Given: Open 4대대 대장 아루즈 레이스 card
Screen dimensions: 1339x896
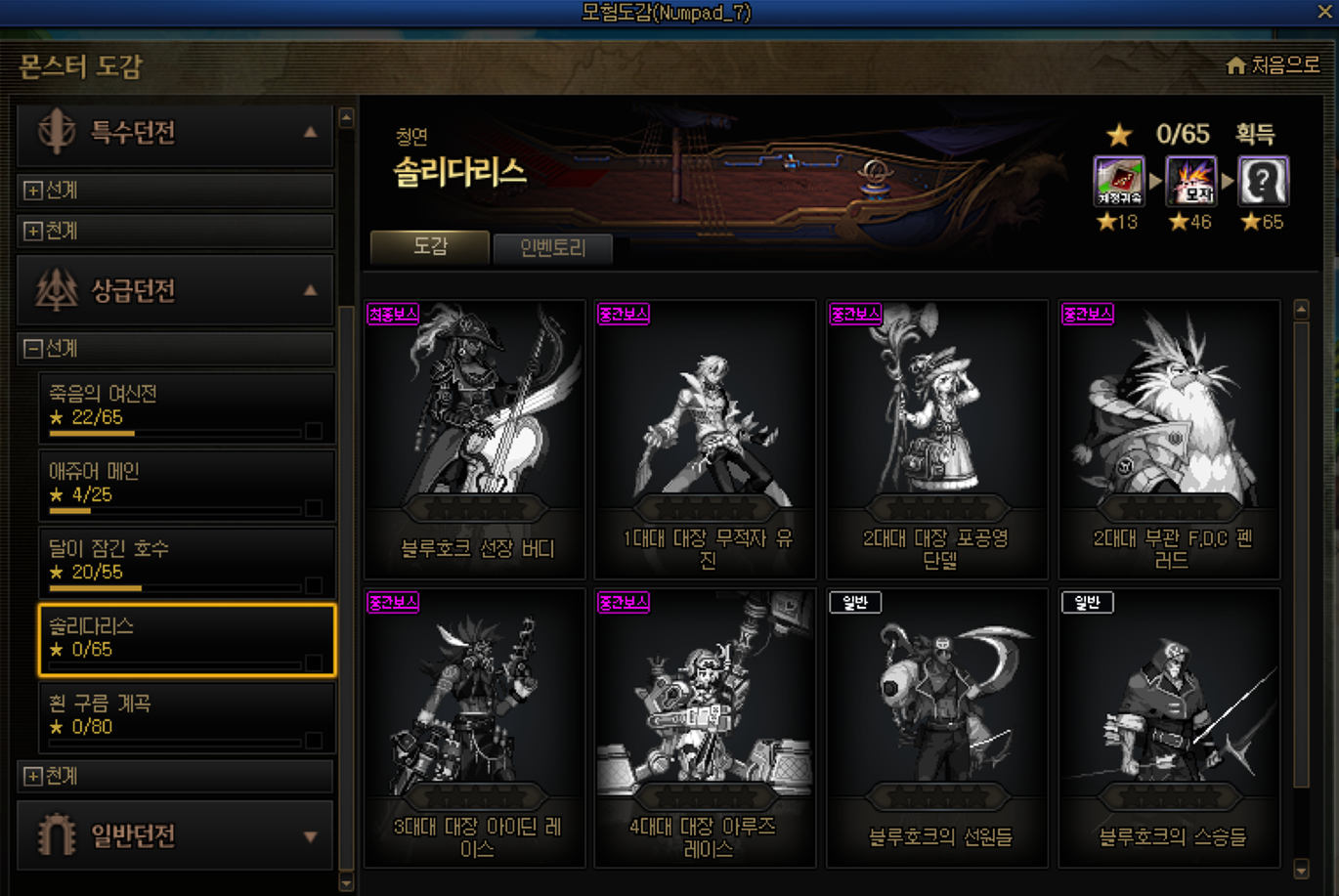Looking at the screenshot, I should (706, 727).
